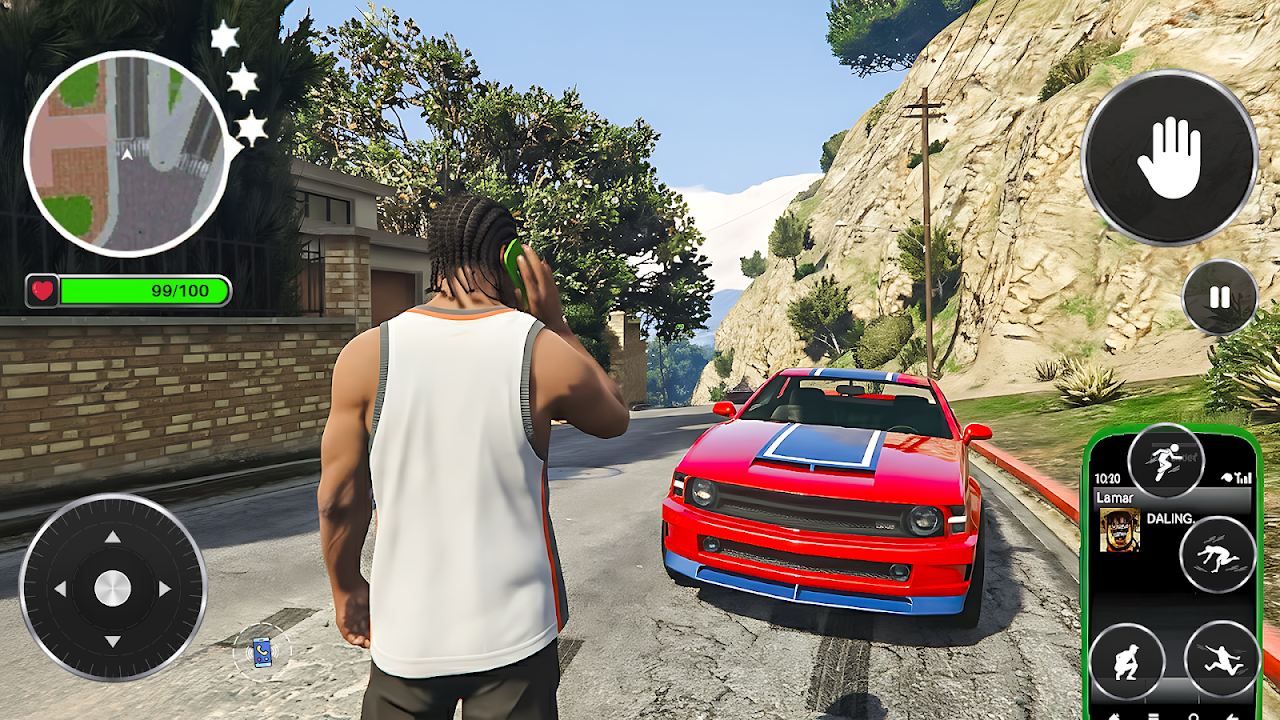This screenshot has height=720, width=1280.
Task: Tap the joystick's right arrow
Action: (x=165, y=589)
